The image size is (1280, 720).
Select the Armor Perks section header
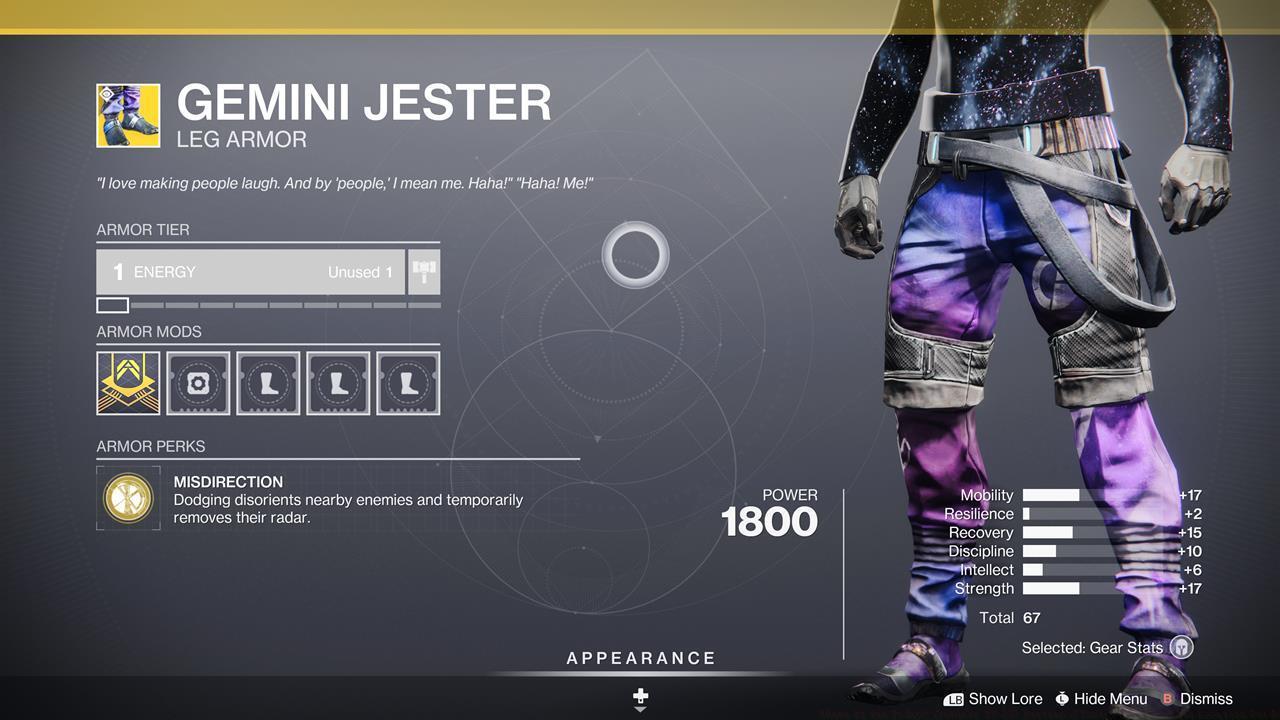tap(151, 446)
